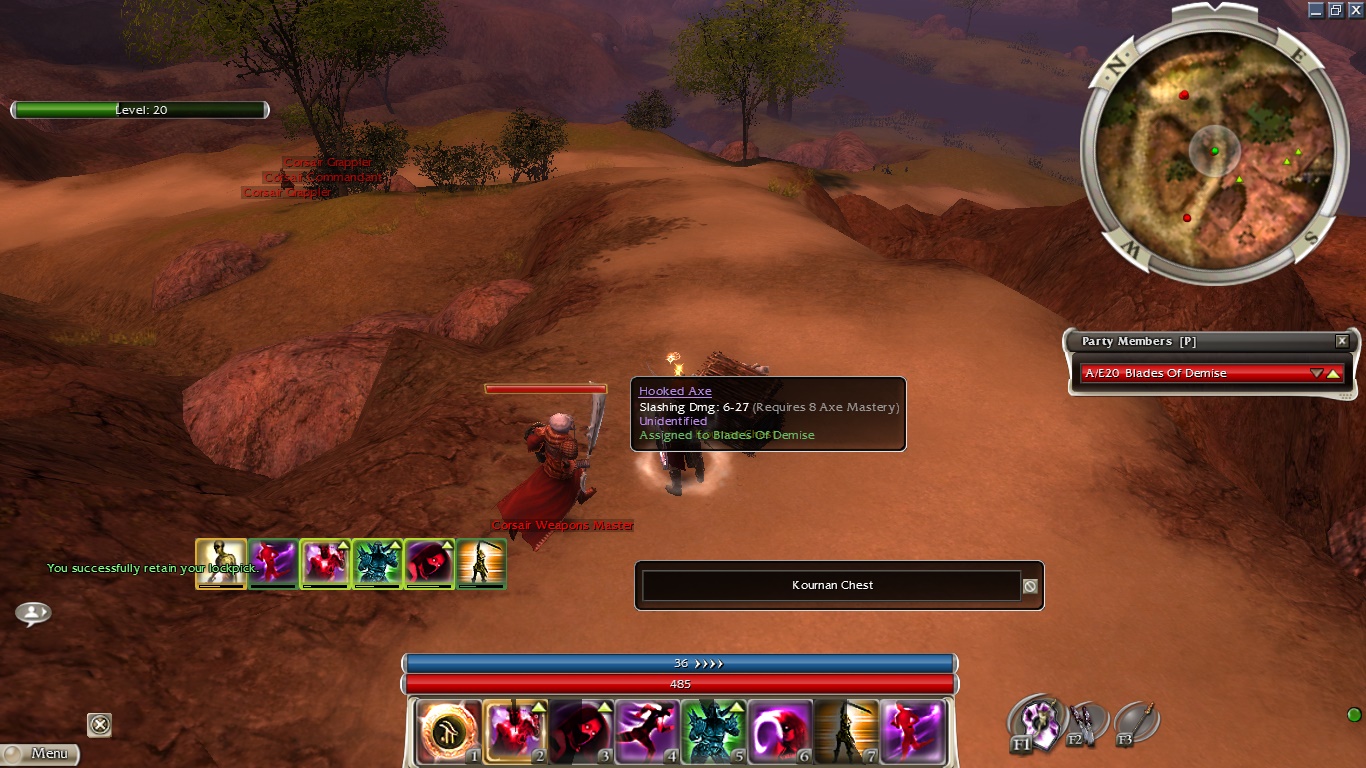Image resolution: width=1366 pixels, height=768 pixels.
Task: Use the swordsman silhouette skill in slot 7
Action: coord(846,731)
